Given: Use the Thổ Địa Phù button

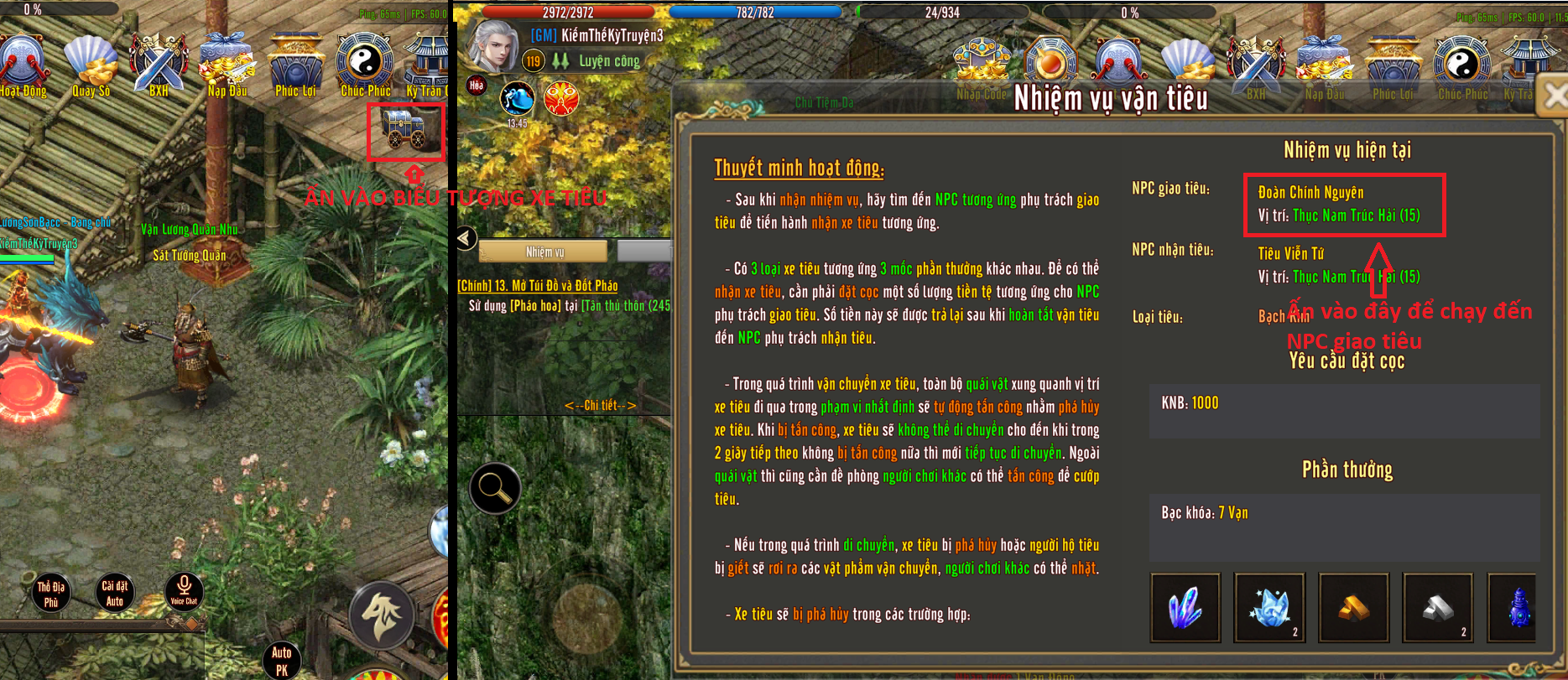Looking at the screenshot, I should (50, 594).
